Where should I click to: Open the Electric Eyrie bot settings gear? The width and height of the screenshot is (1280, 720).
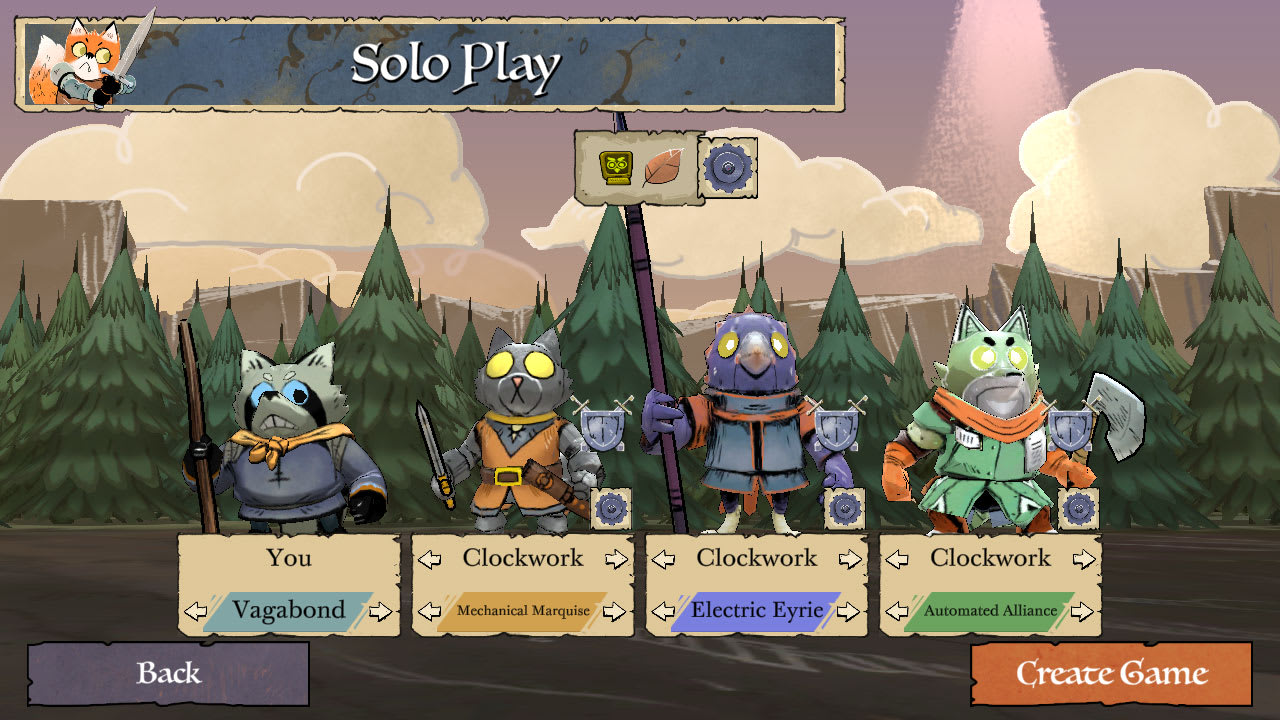click(843, 508)
